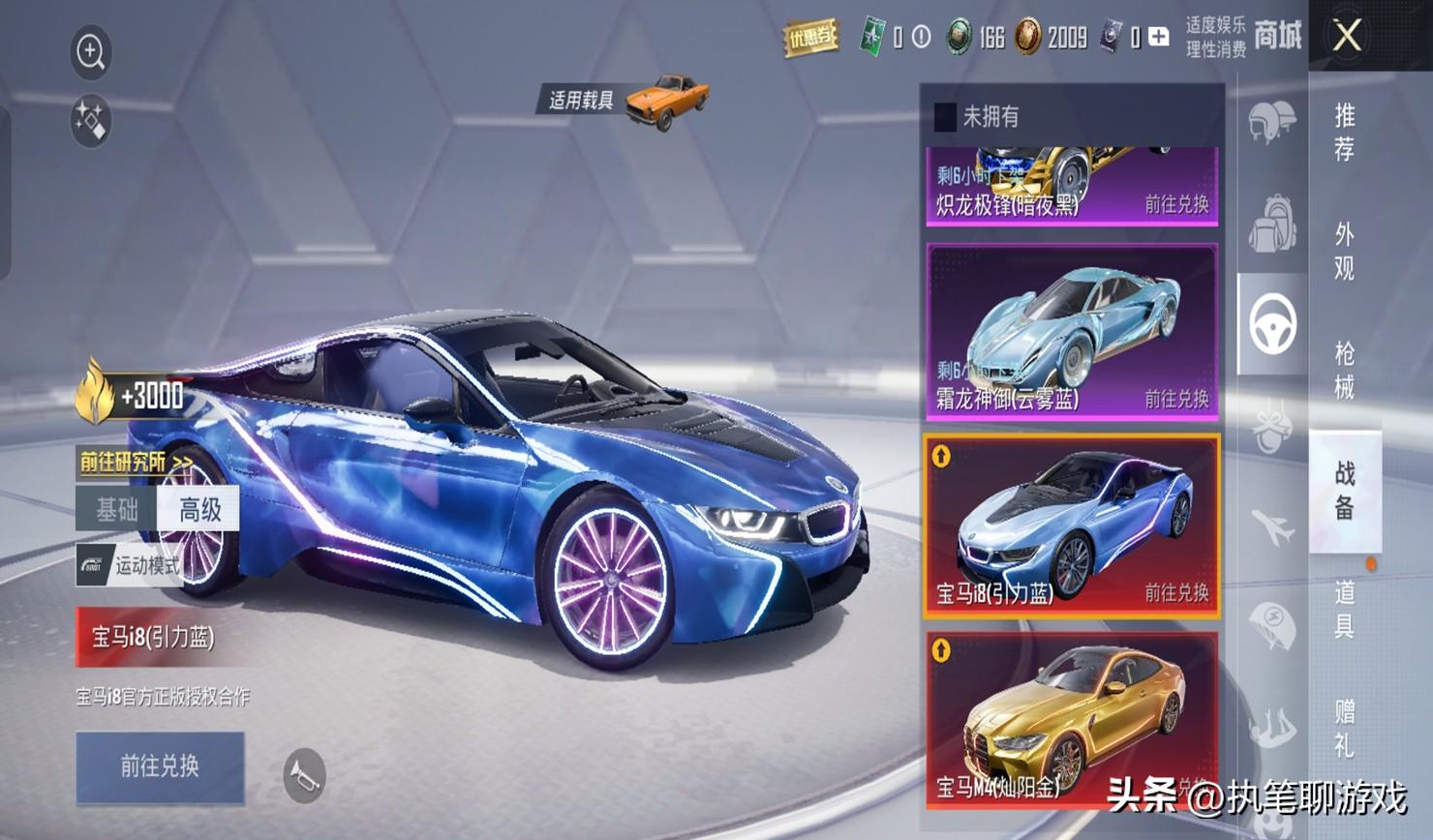Open the 道具 tab
Image resolution: width=1433 pixels, height=840 pixels.
click(x=1344, y=609)
